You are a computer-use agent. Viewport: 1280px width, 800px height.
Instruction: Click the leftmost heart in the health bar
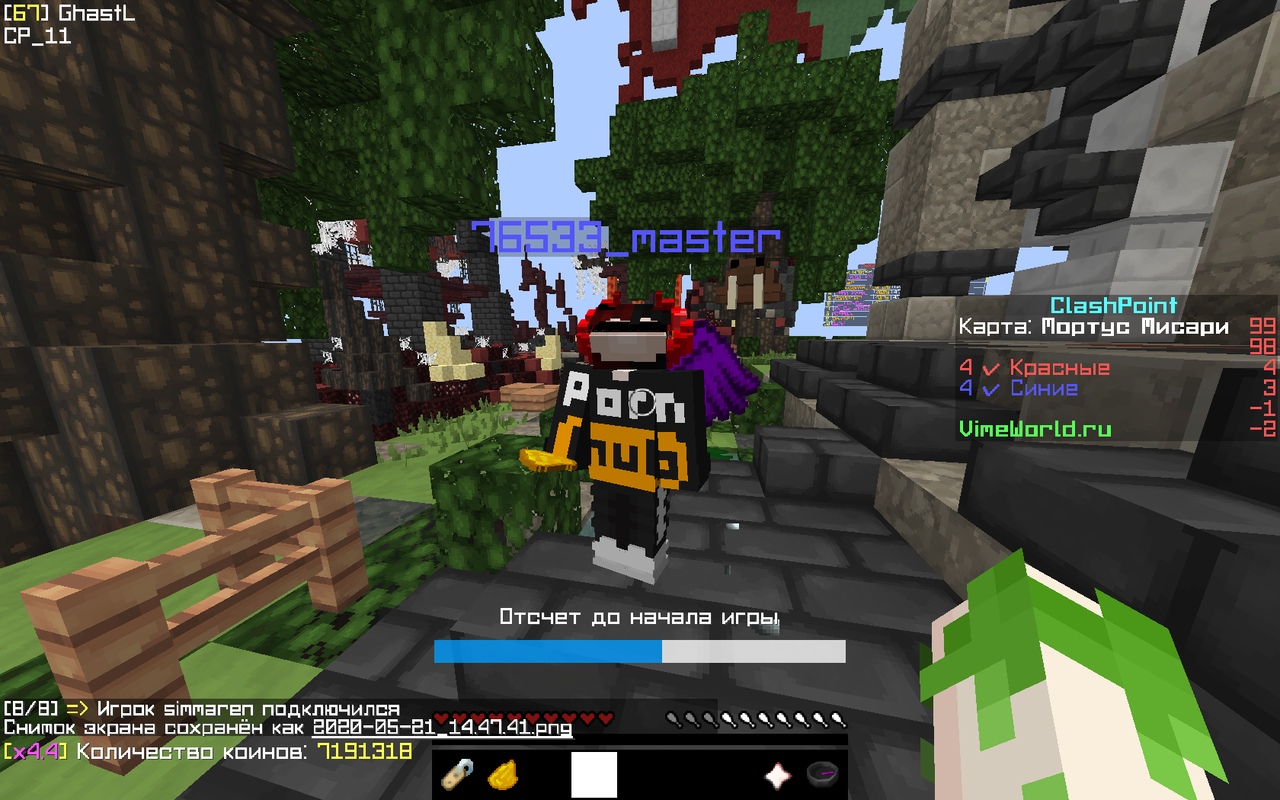click(441, 719)
